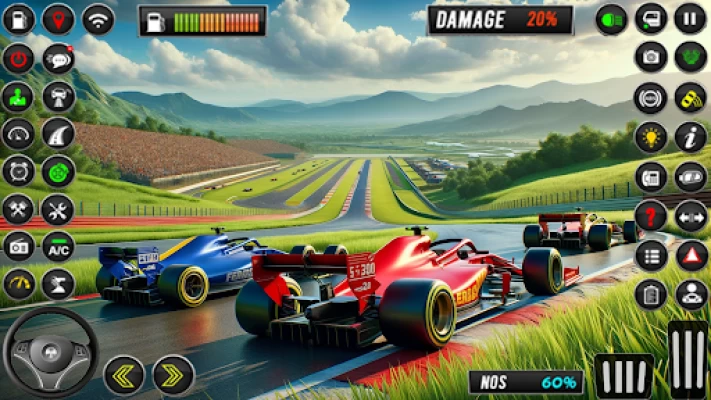This screenshot has height=400, width=711.
Task: Toggle the A/C button
Action: point(58,246)
